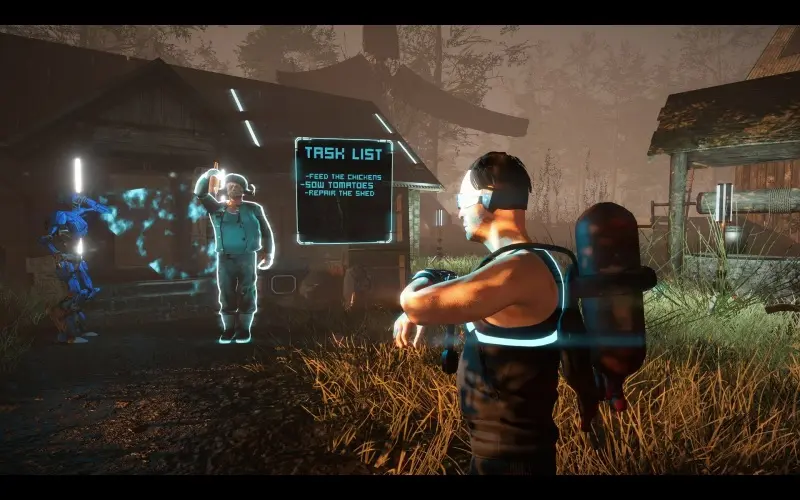Pick Repair the Shed from the task list
The height and width of the screenshot is (500, 800).
click(342, 193)
